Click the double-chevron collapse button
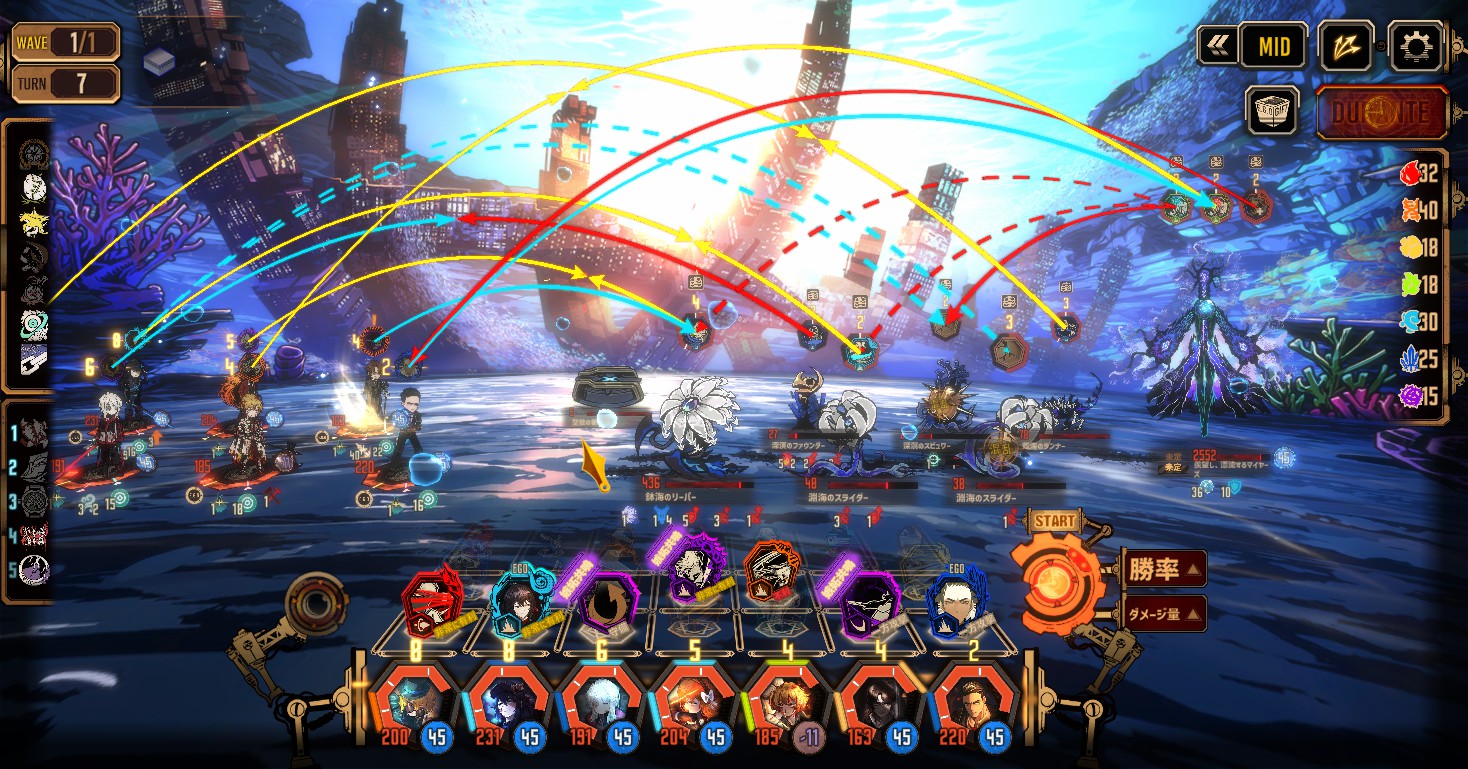This screenshot has width=1468, height=769. pyautogui.click(x=1217, y=45)
